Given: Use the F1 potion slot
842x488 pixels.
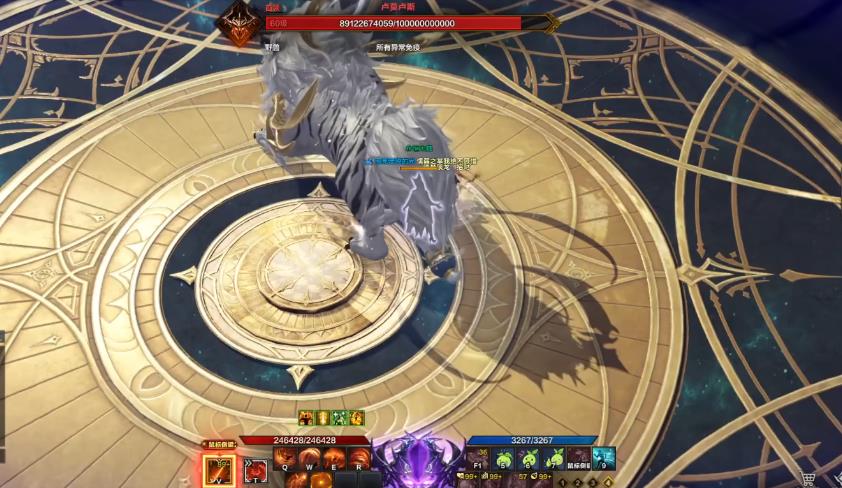Looking at the screenshot, I should point(479,459).
